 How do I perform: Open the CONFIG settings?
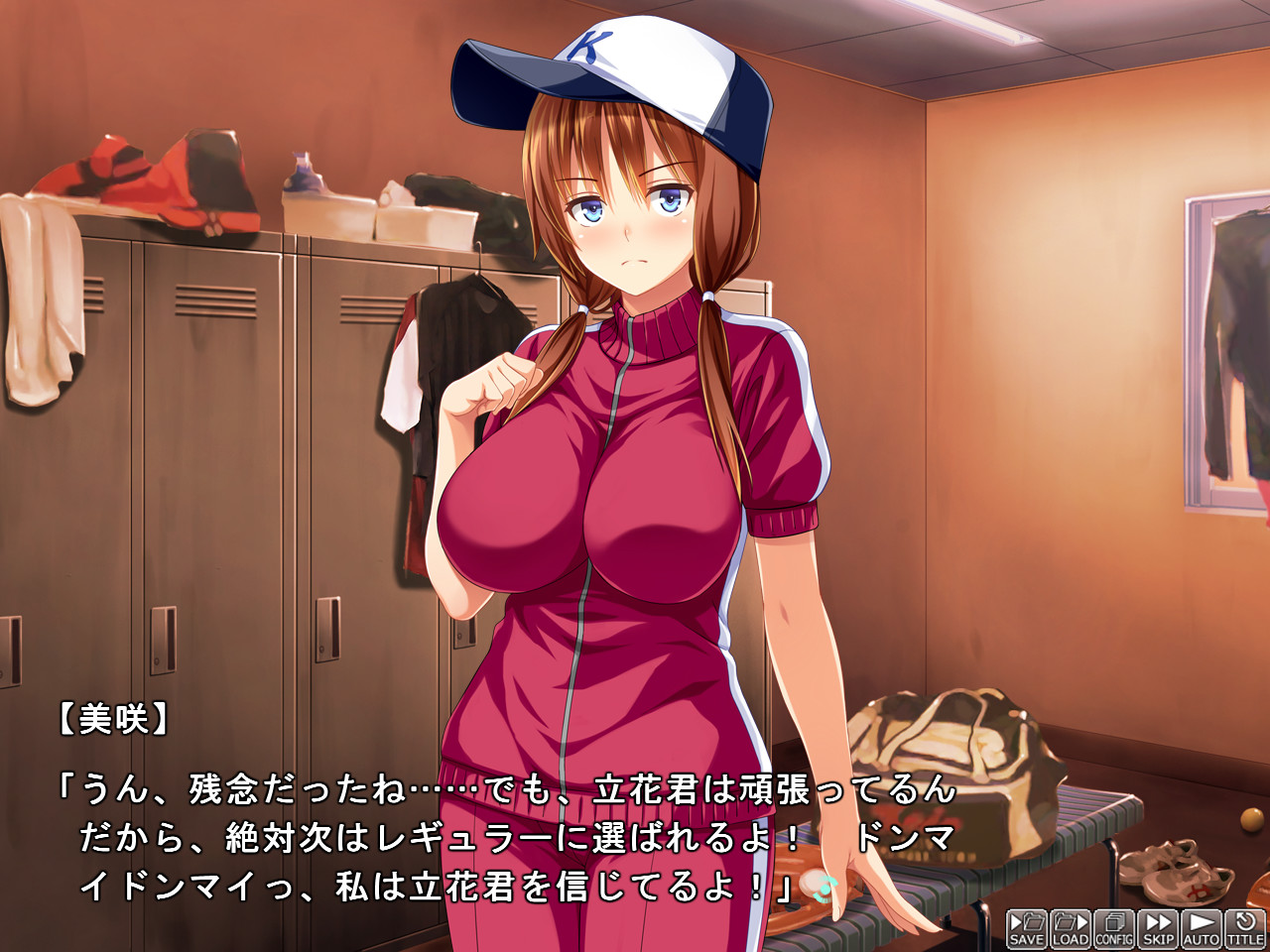coord(1114,929)
